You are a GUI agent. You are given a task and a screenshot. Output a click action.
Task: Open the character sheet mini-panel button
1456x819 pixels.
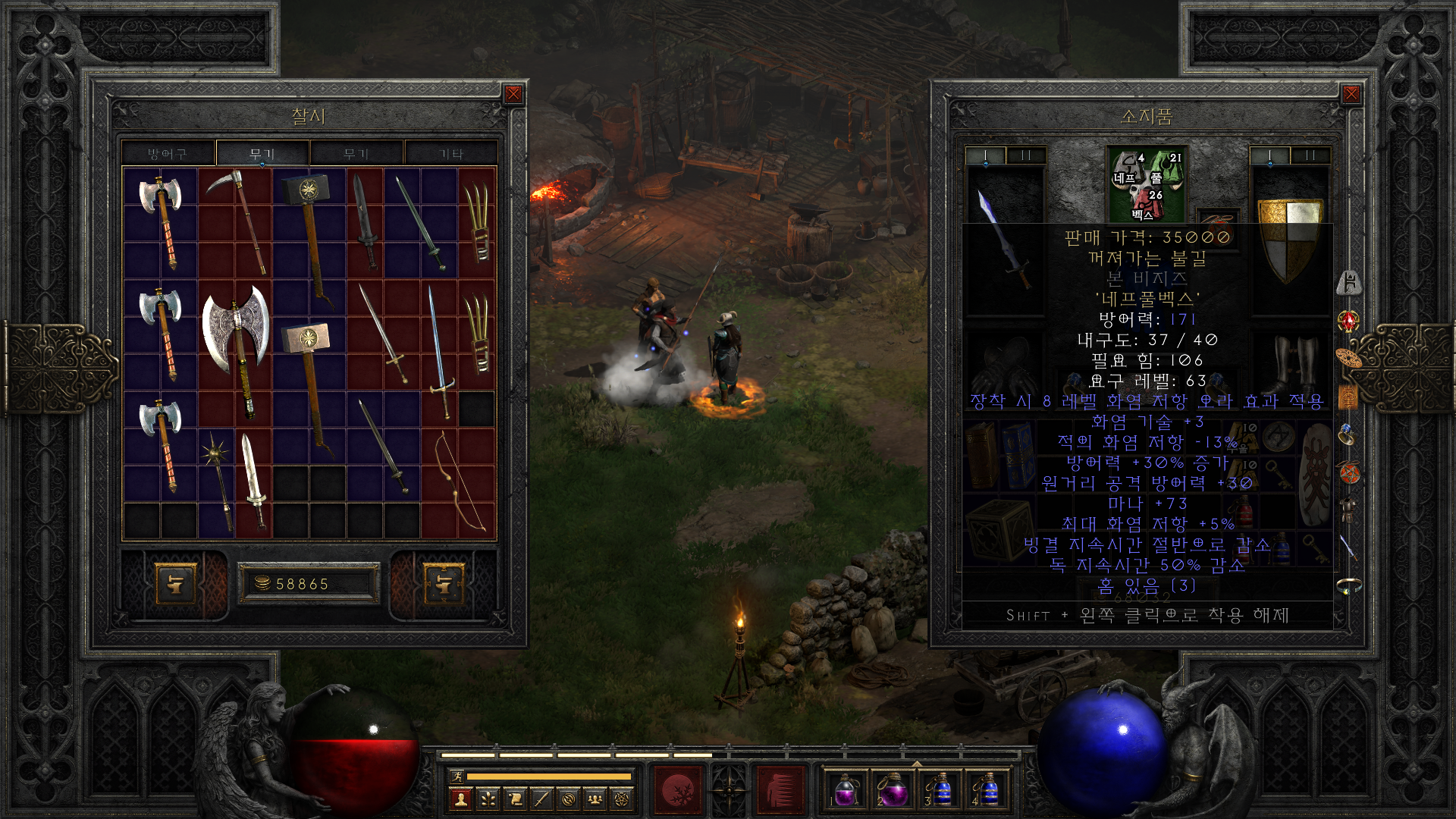coord(461,799)
